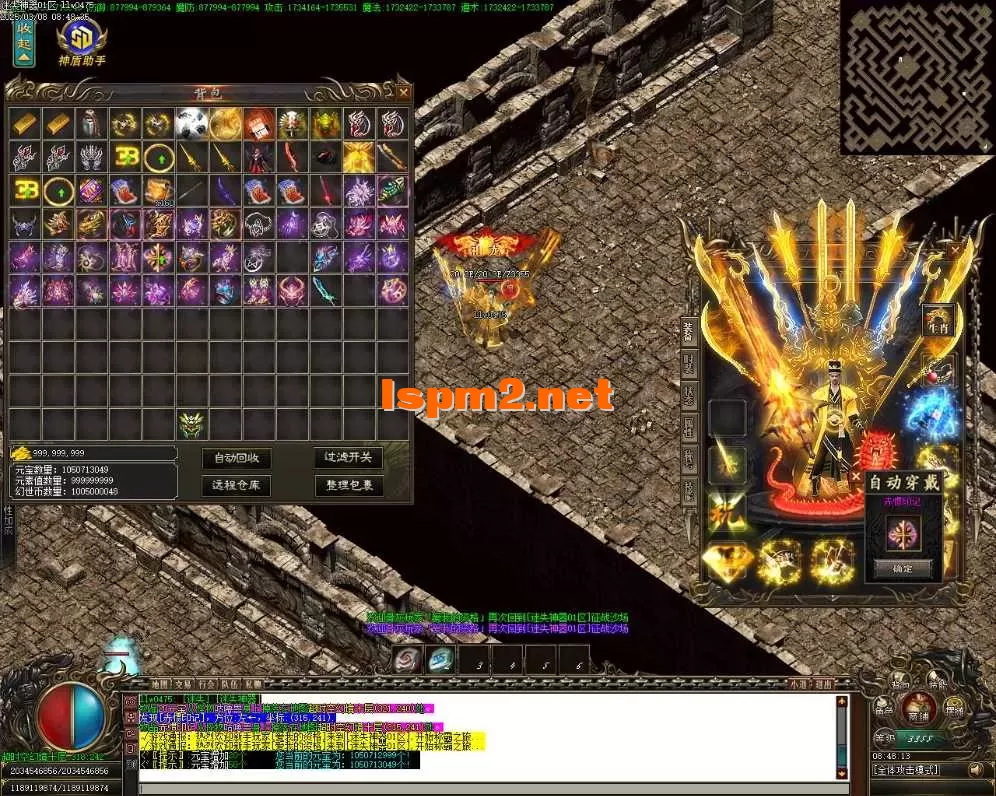Use the red swirl skill in hotbar
The width and height of the screenshot is (996, 796).
pyautogui.click(x=406, y=660)
